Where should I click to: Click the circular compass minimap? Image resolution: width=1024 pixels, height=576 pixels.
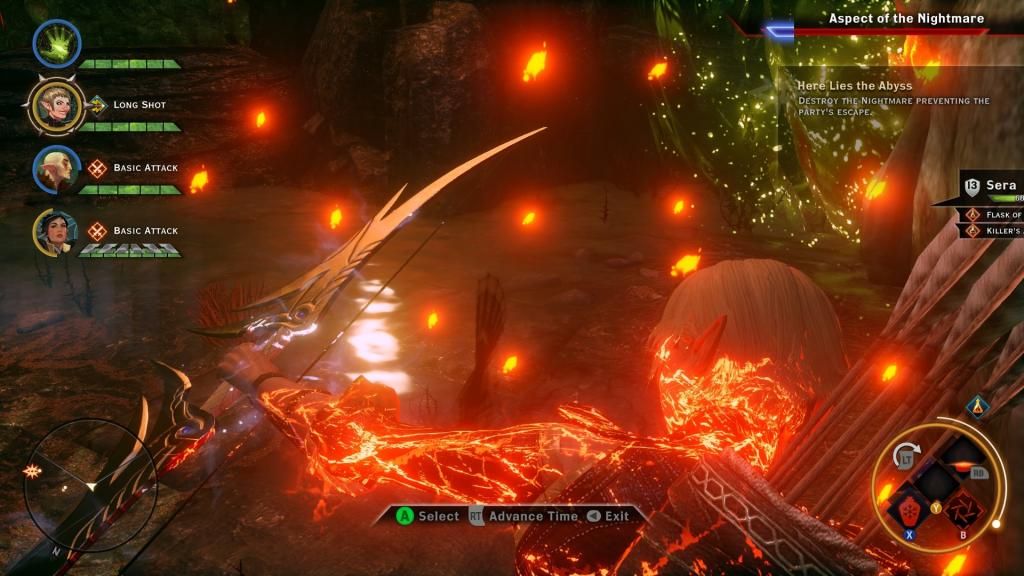[90, 485]
